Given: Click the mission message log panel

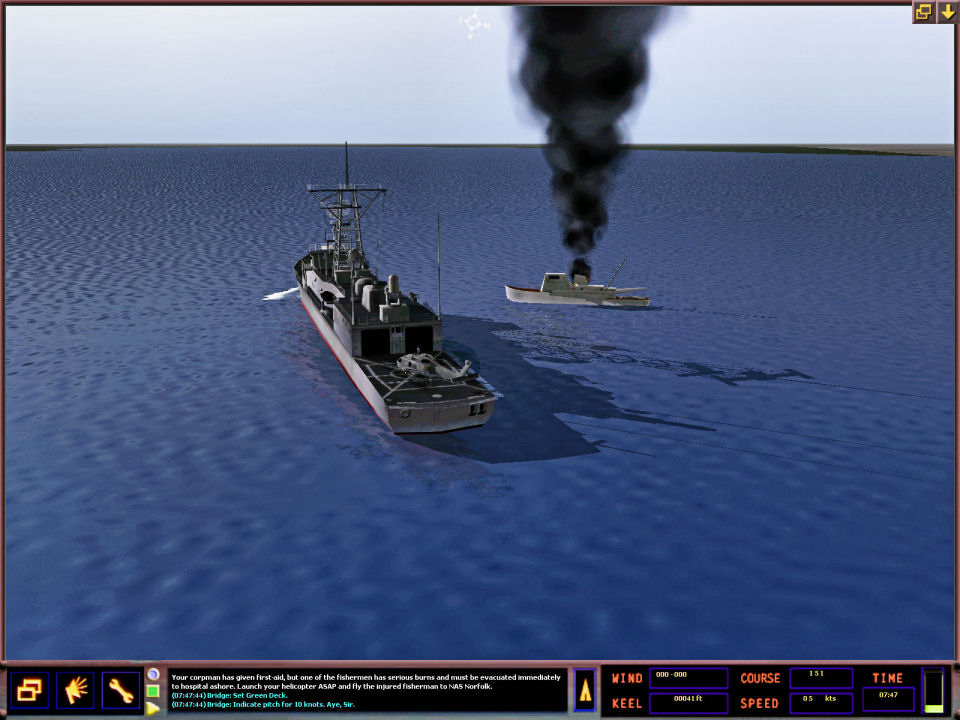Looking at the screenshot, I should (366, 690).
